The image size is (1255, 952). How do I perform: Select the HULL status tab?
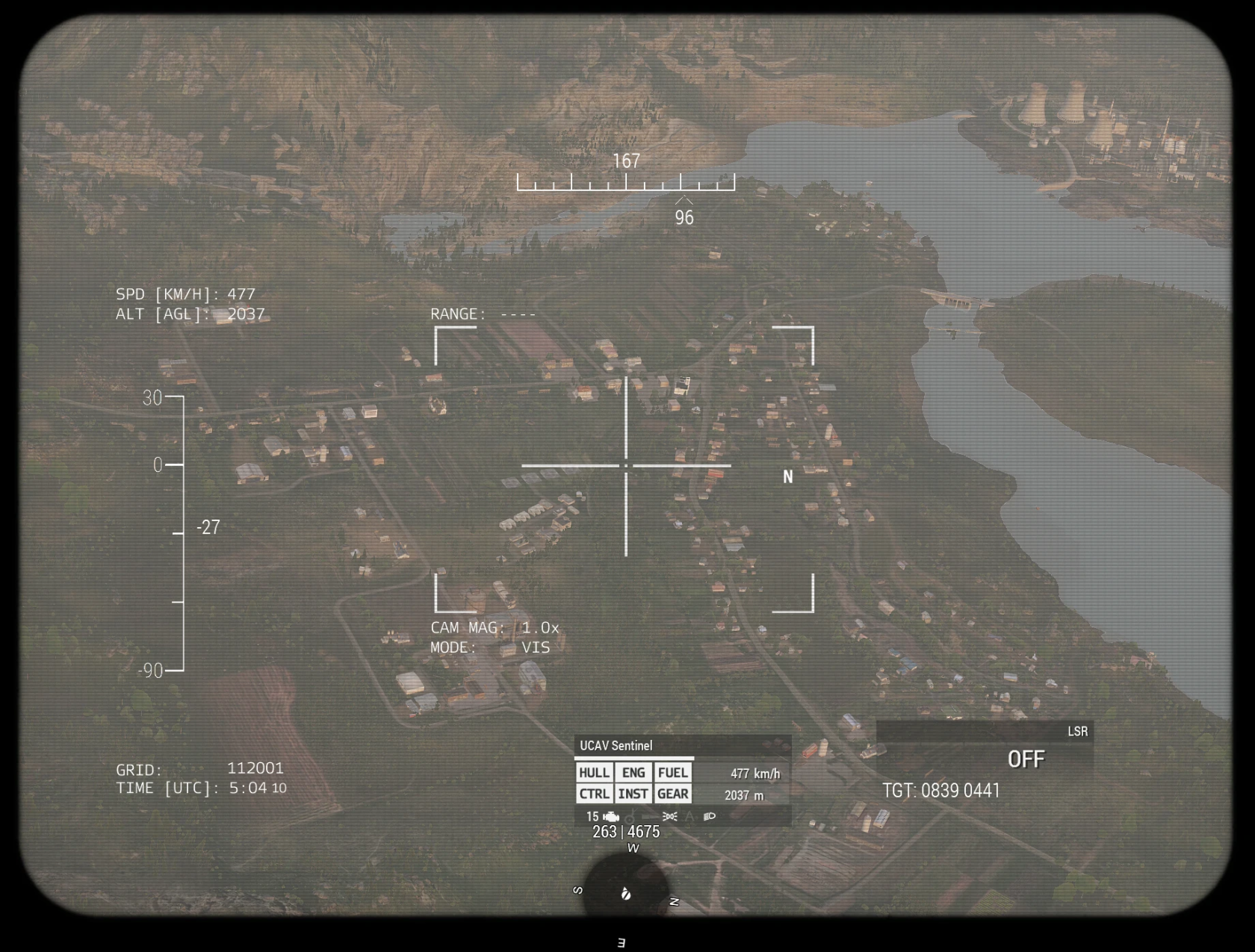click(595, 773)
